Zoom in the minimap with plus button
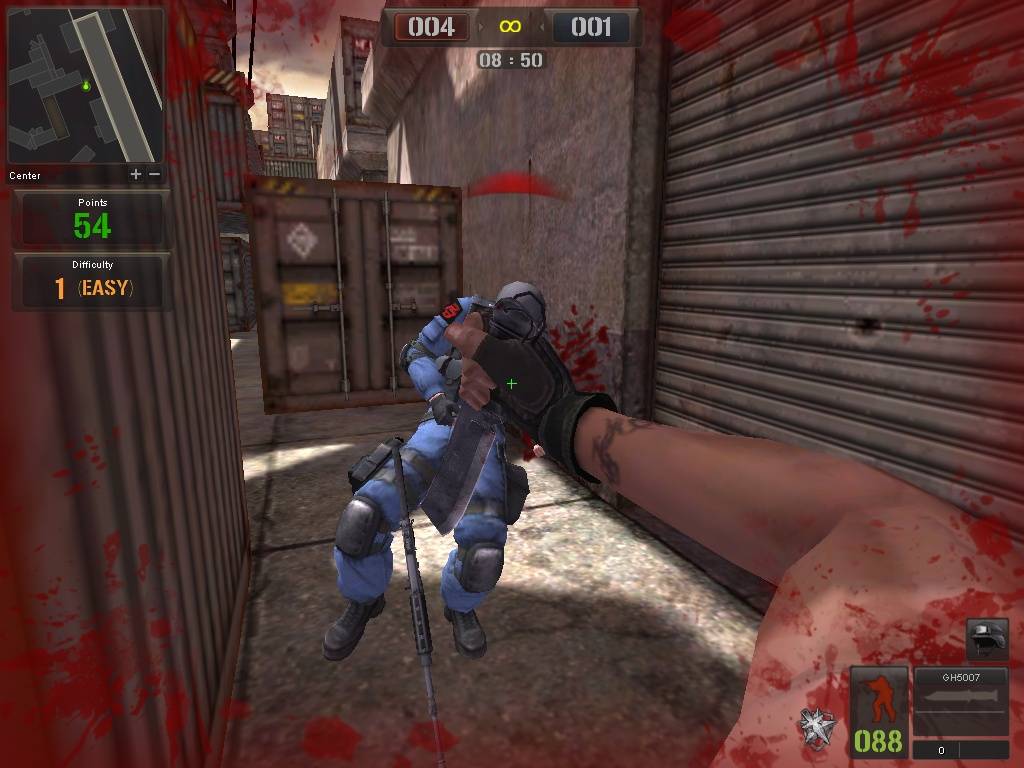1024x768 pixels. tap(136, 174)
